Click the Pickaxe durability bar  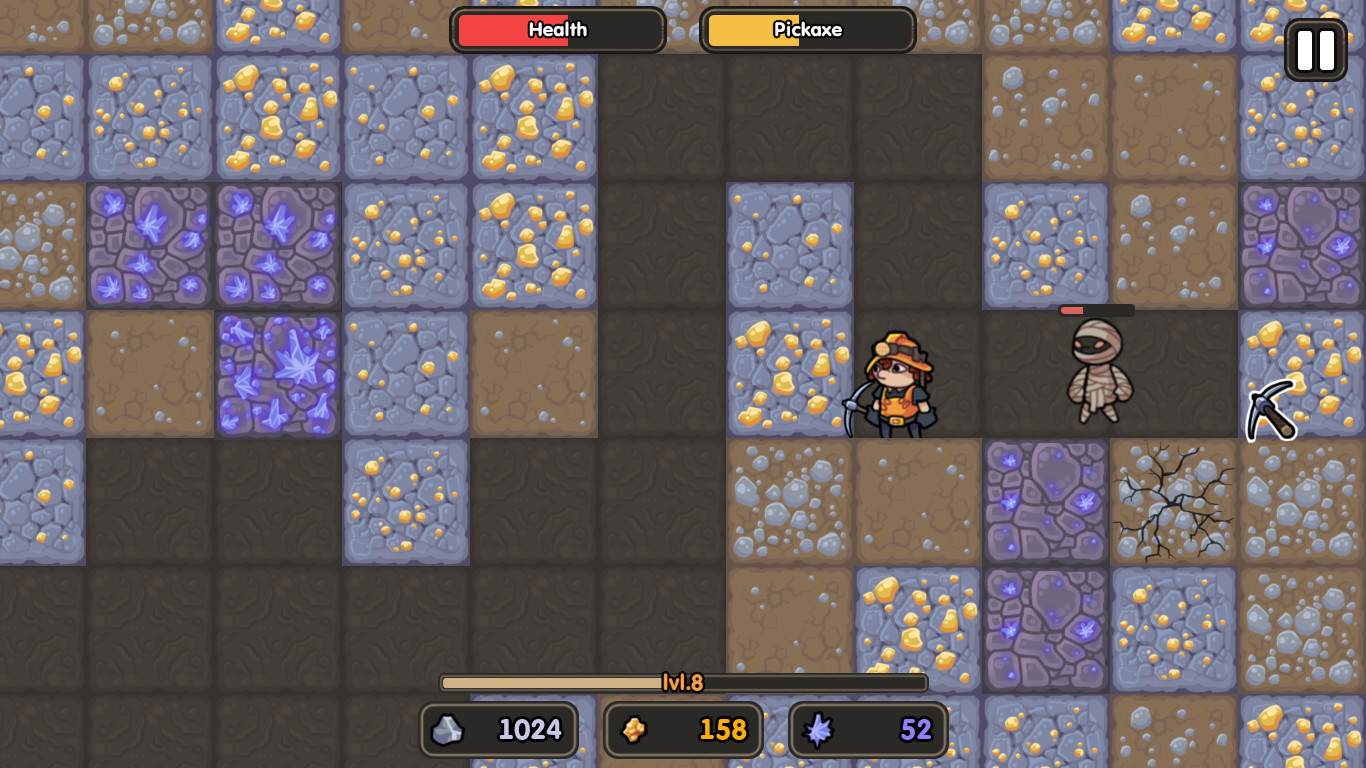pyautogui.click(x=808, y=30)
